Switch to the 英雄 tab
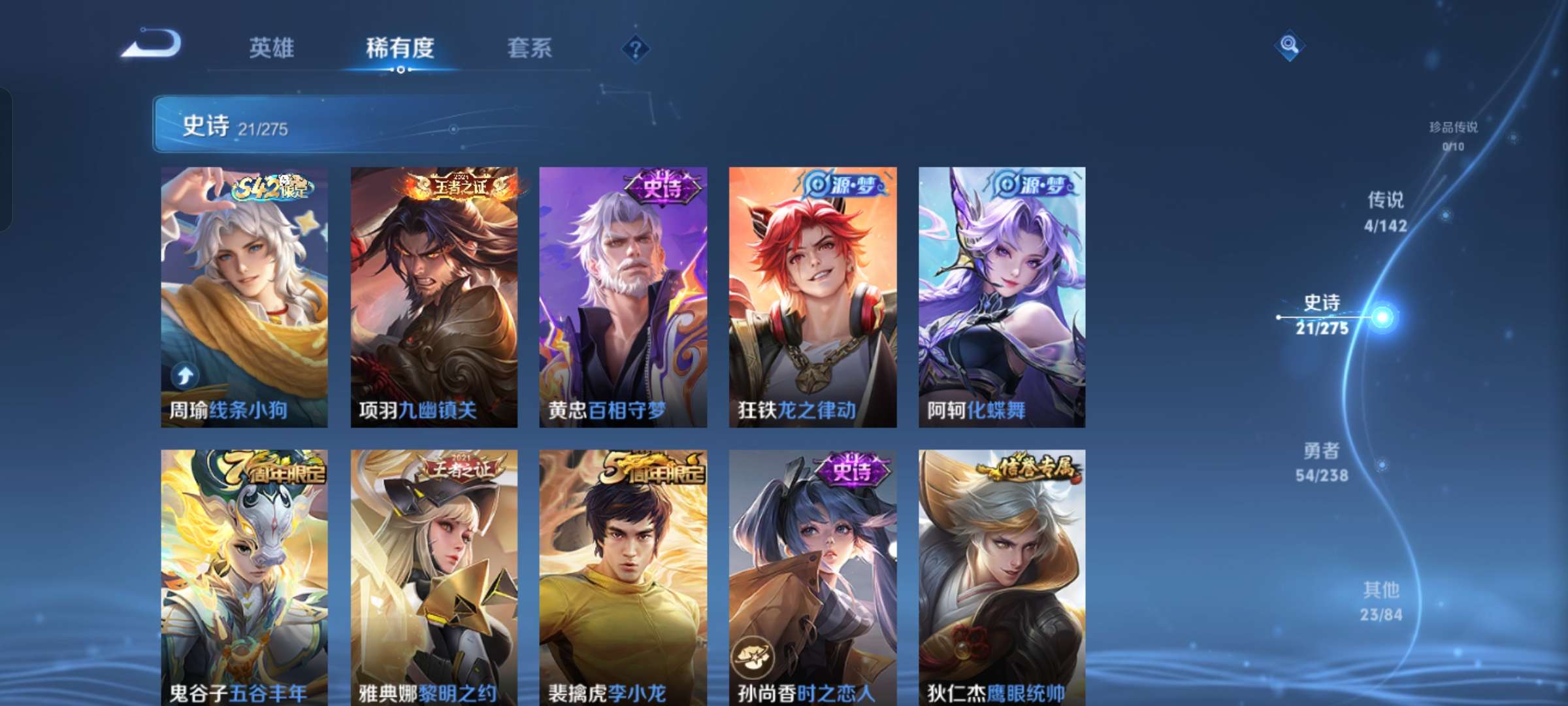The height and width of the screenshot is (706, 1568). pyautogui.click(x=273, y=48)
